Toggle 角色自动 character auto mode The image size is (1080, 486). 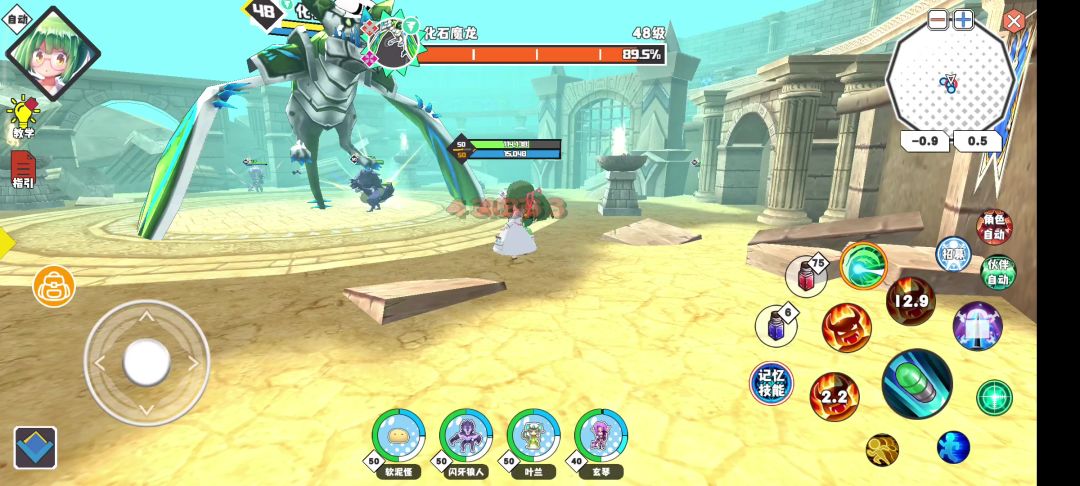995,228
